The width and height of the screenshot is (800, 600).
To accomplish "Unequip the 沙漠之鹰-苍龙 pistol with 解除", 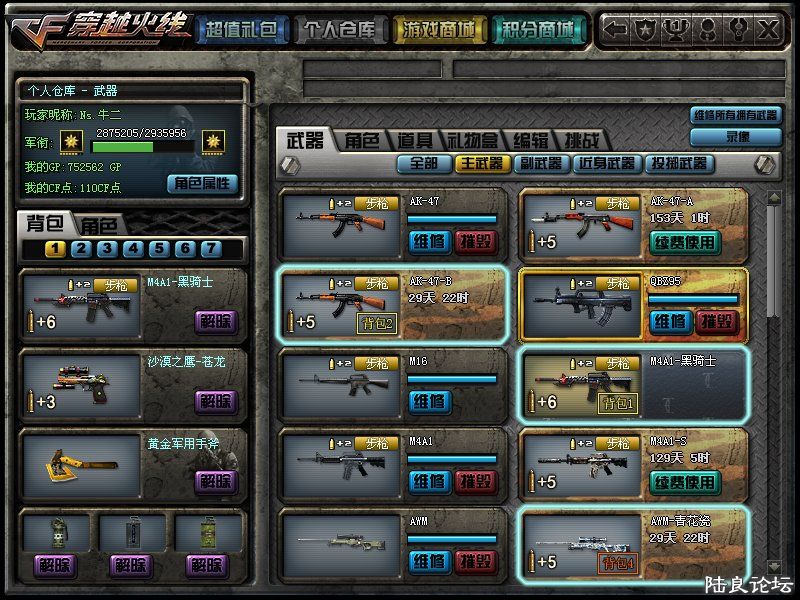I will tap(216, 402).
